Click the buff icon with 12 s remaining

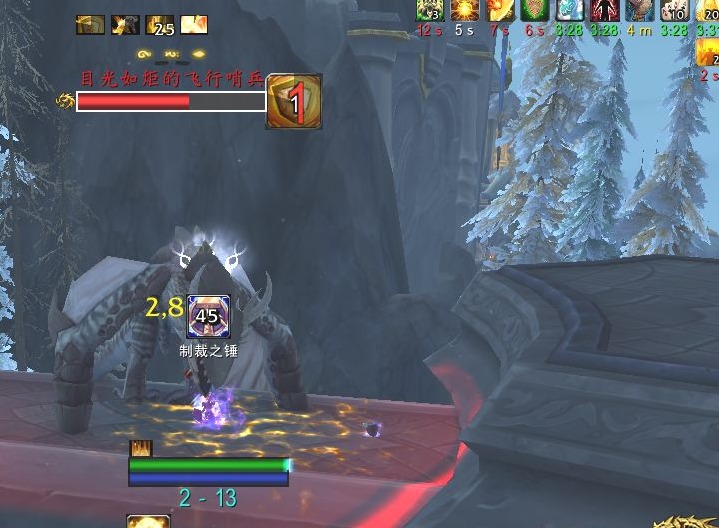pyautogui.click(x=430, y=10)
